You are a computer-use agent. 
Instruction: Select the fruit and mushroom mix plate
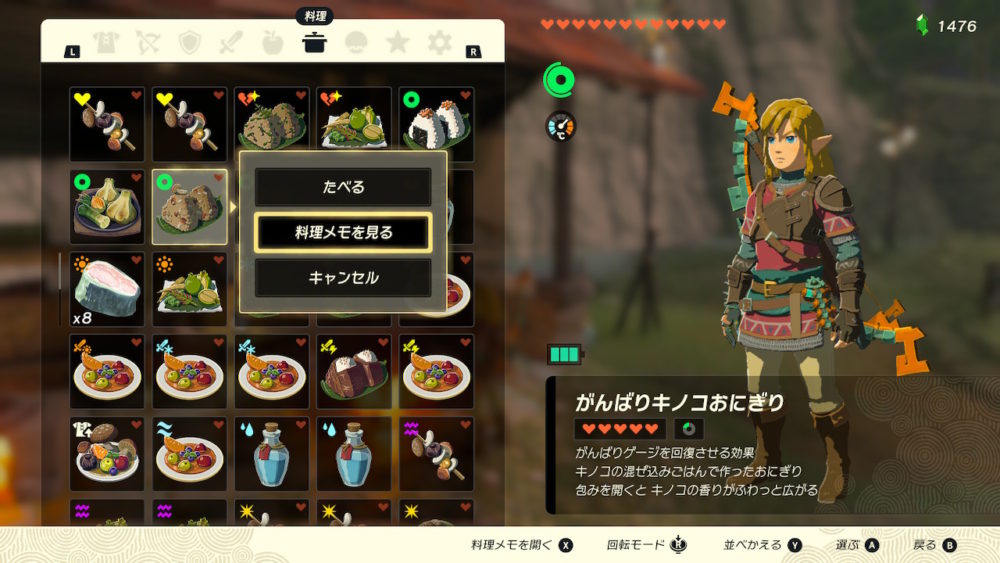(107, 453)
